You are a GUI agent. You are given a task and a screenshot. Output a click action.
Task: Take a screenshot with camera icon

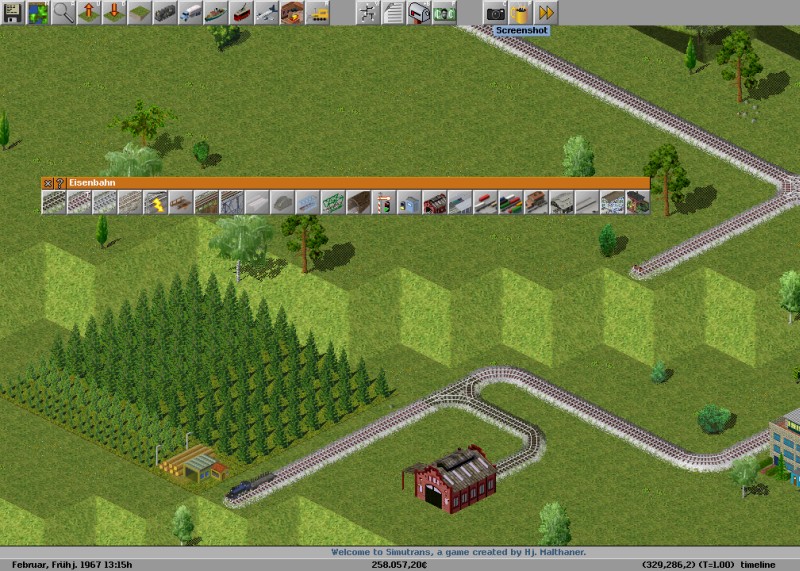495,12
